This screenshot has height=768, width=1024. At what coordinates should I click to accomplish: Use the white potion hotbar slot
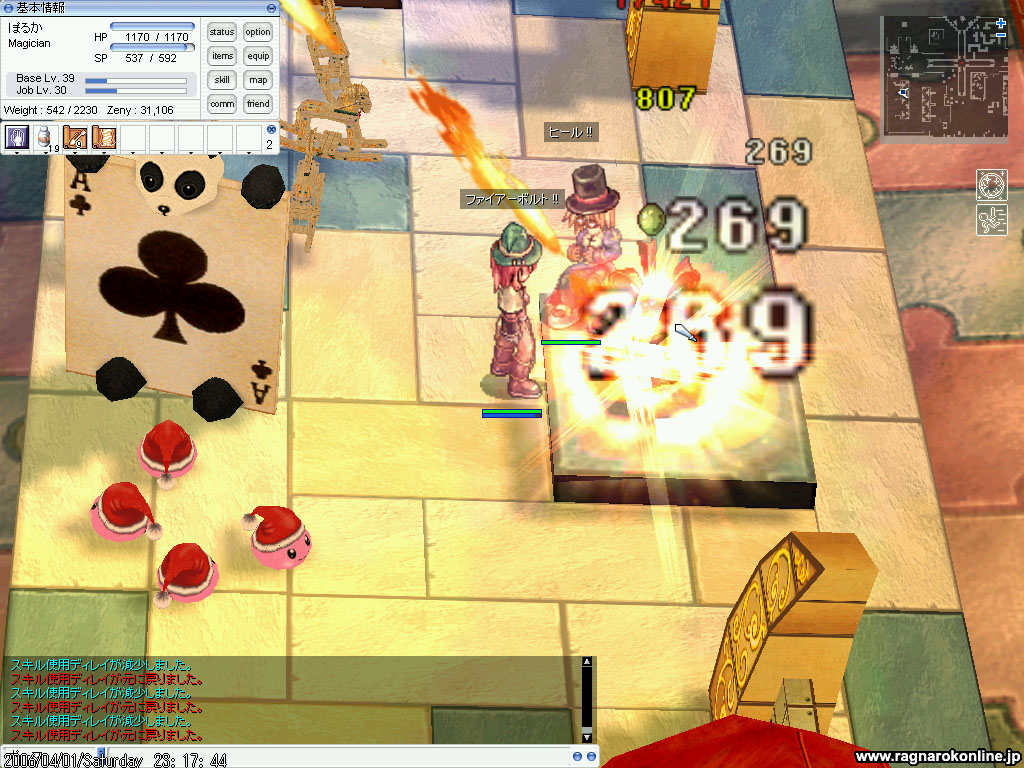(x=45, y=137)
